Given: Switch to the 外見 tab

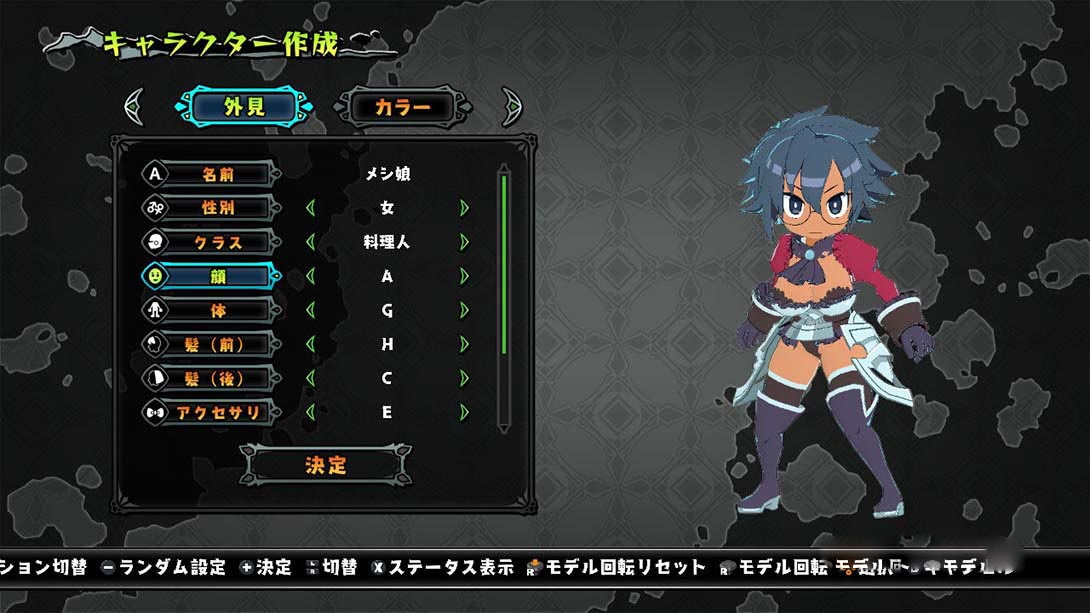Looking at the screenshot, I should [244, 107].
